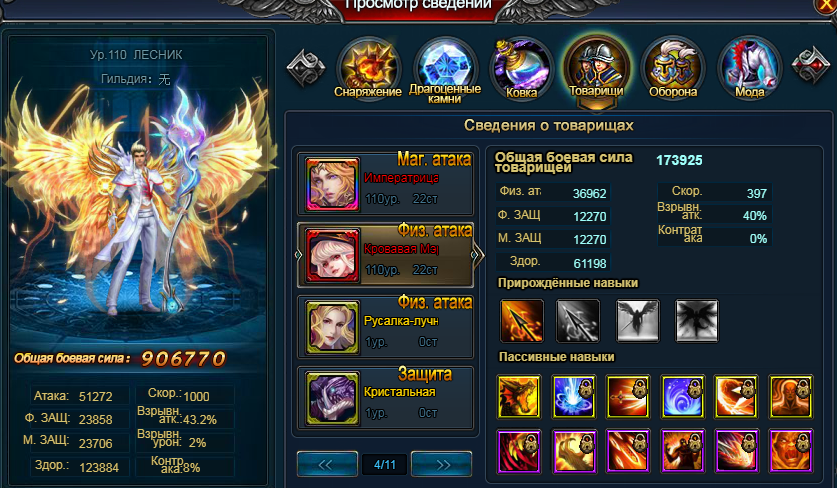Image resolution: width=837 pixels, height=488 pixels.
Task: Open the Драгоценные камни tab
Action: click(x=445, y=68)
